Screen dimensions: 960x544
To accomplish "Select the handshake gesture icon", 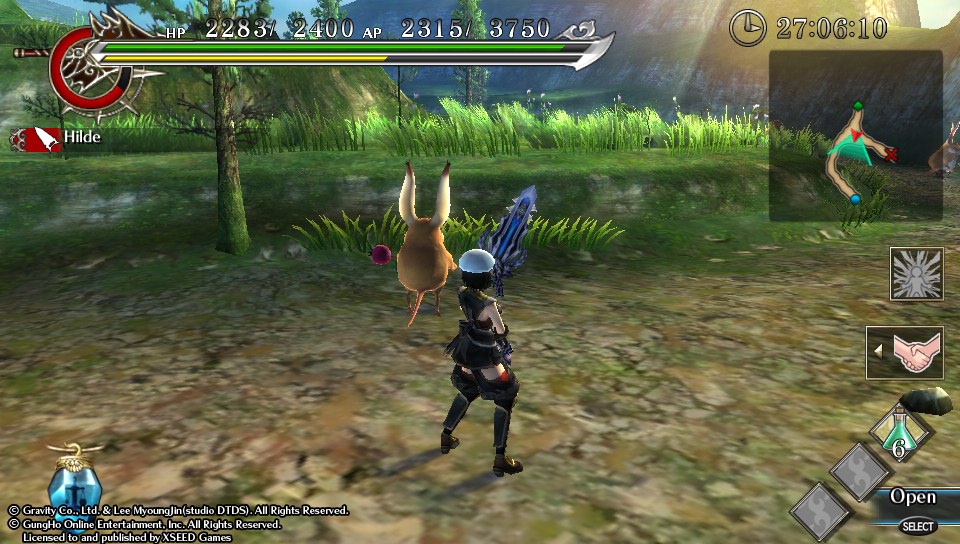I will tap(912, 353).
